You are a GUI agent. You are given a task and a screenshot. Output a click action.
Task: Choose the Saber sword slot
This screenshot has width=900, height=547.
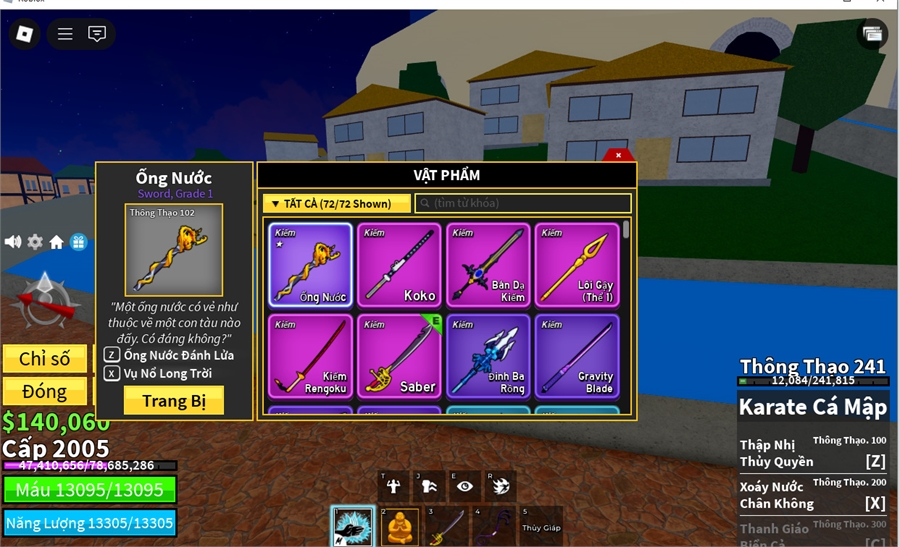399,356
